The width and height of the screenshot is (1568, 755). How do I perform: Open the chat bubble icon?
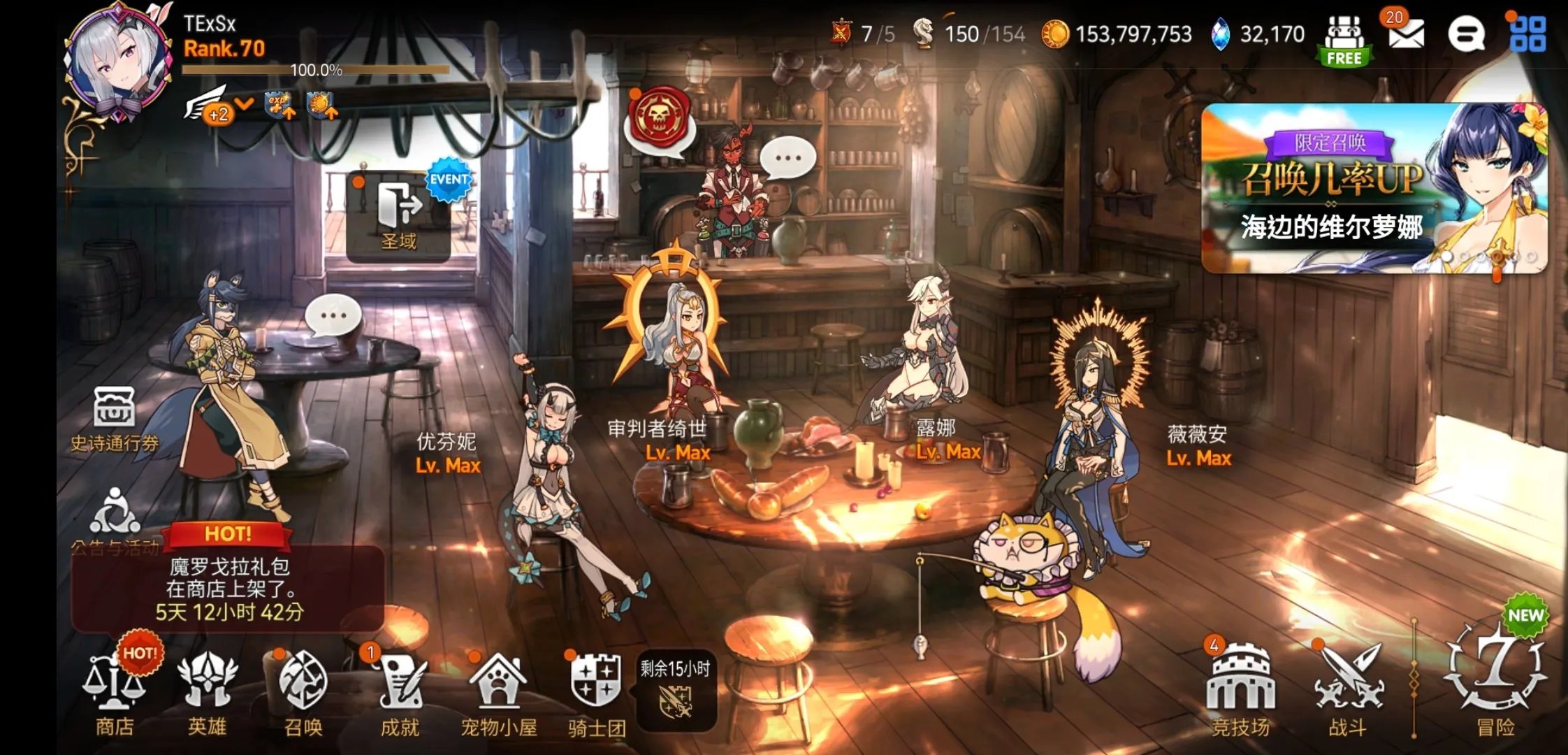click(x=1466, y=34)
